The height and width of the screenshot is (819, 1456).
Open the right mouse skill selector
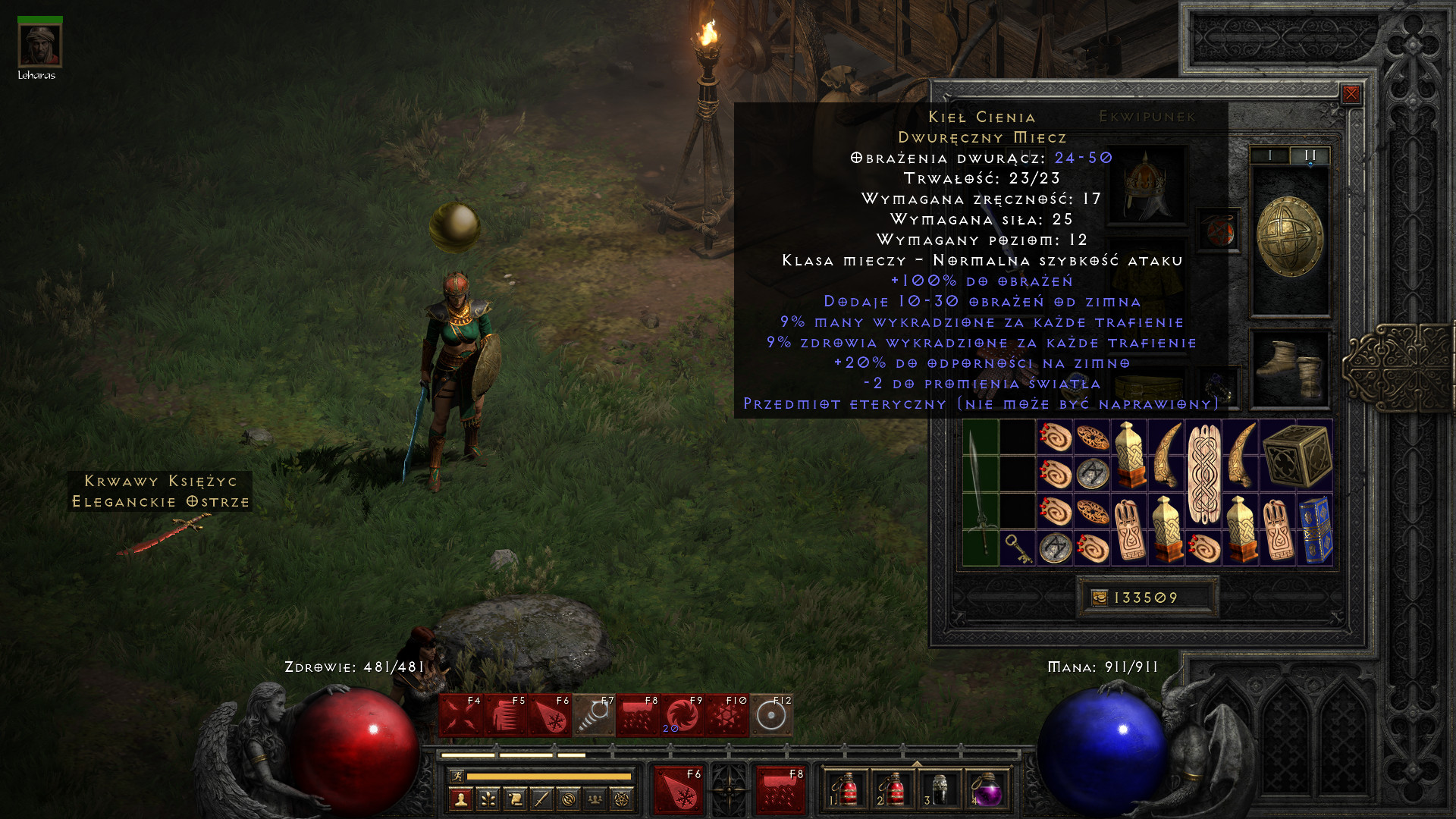tap(780, 790)
